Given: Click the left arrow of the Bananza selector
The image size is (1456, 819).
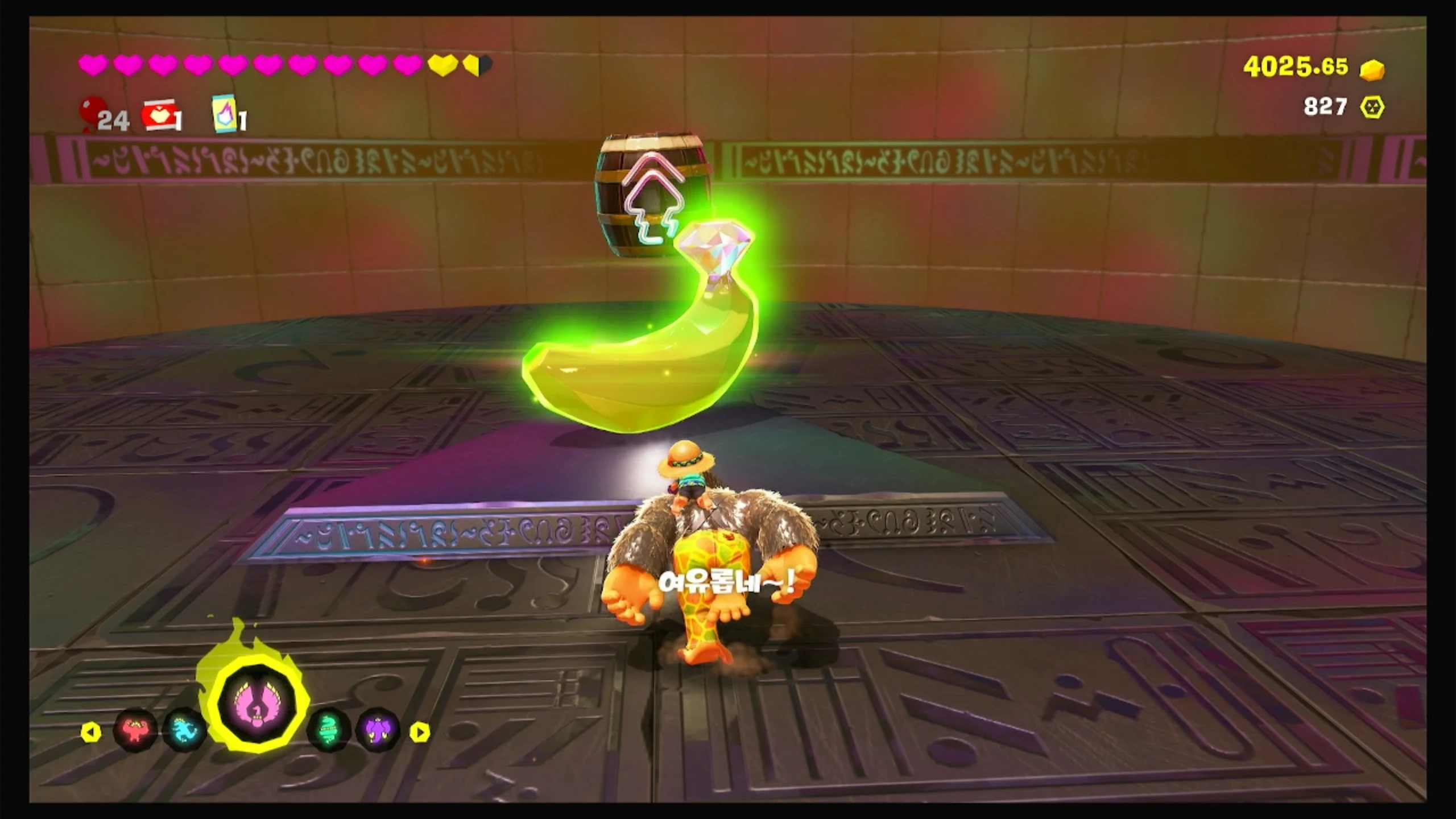Looking at the screenshot, I should coord(91,733).
